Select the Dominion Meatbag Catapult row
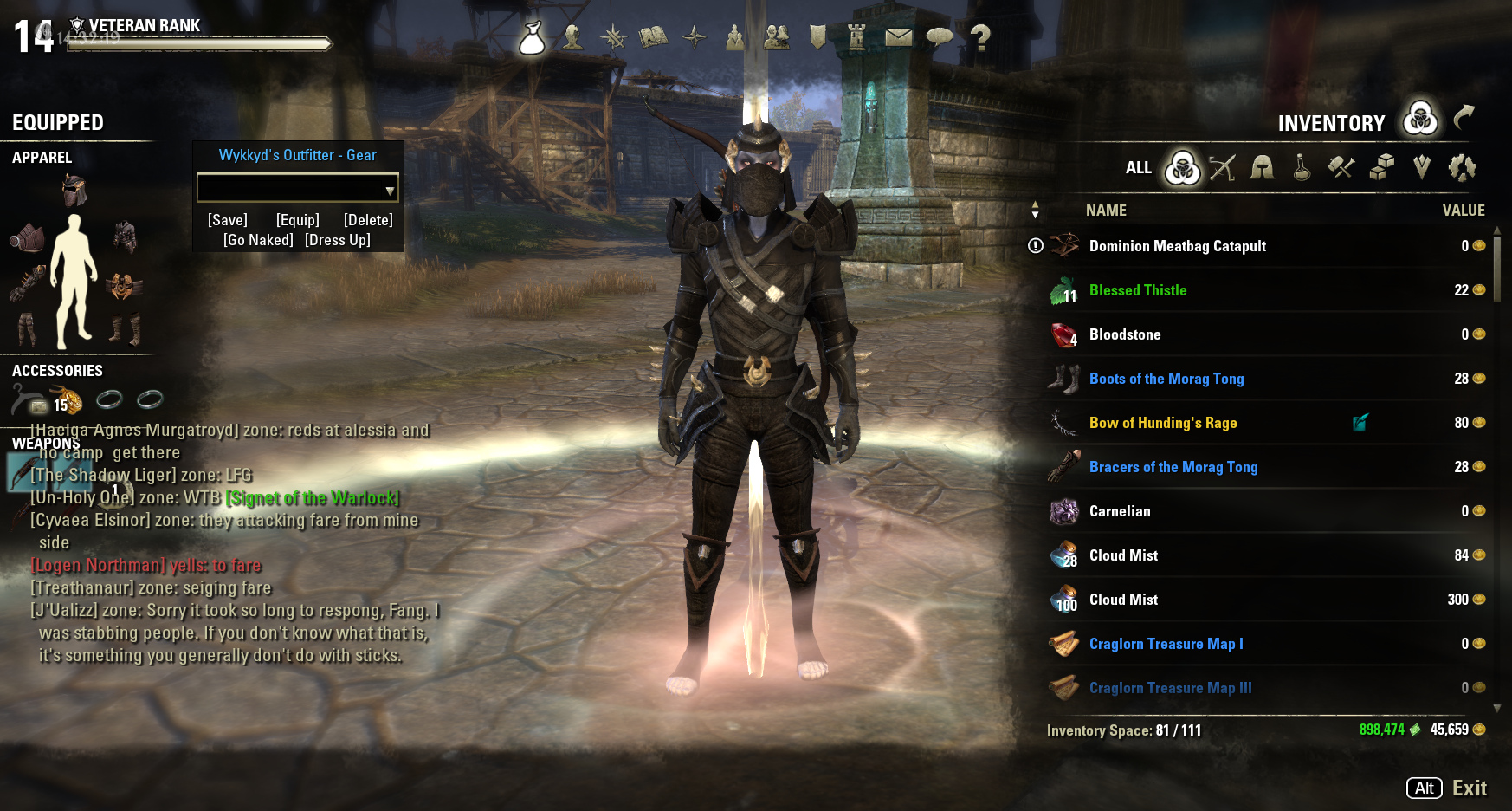This screenshot has width=1512, height=811. 1177,246
